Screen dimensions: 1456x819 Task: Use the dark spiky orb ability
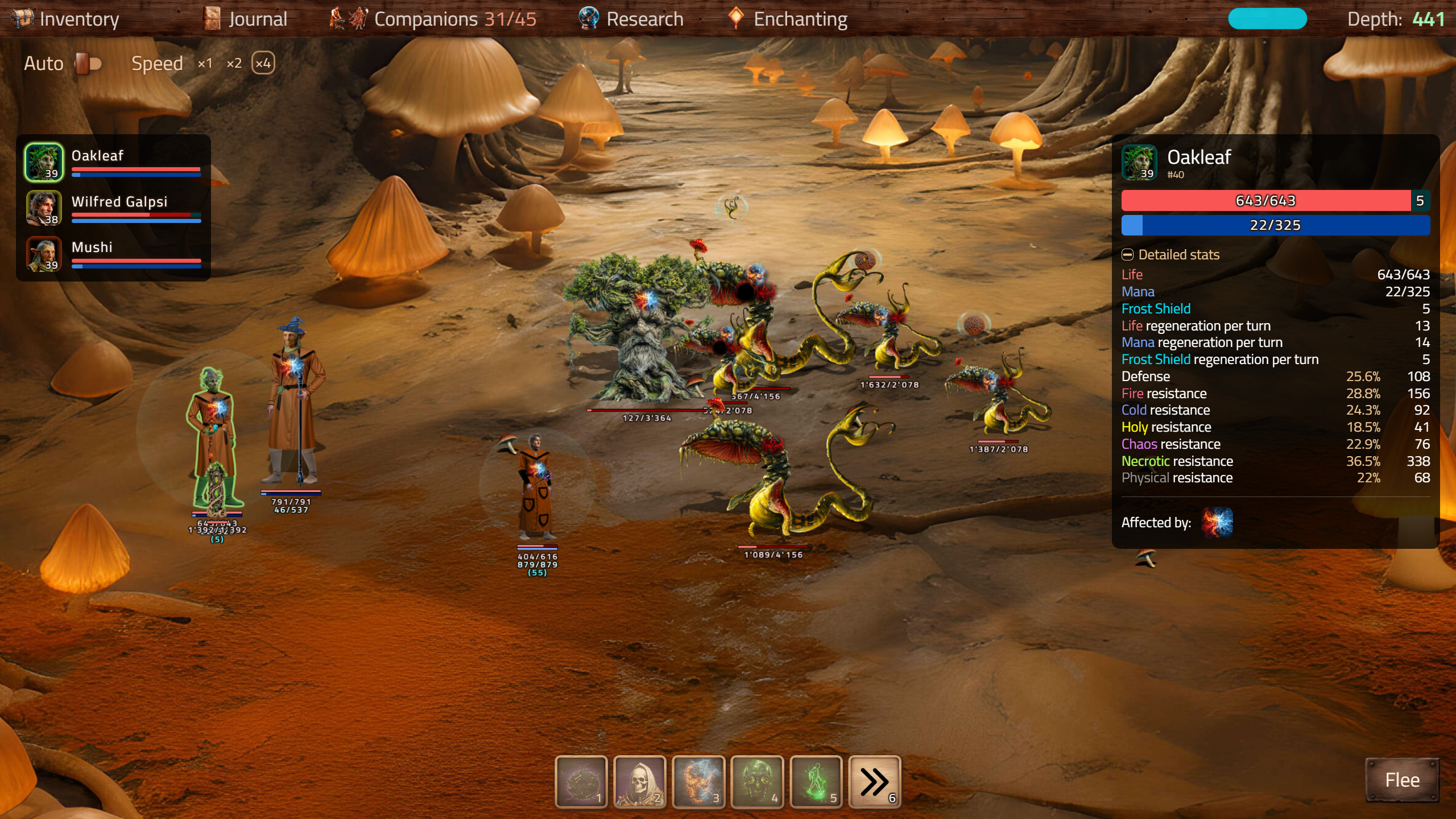pos(581,781)
